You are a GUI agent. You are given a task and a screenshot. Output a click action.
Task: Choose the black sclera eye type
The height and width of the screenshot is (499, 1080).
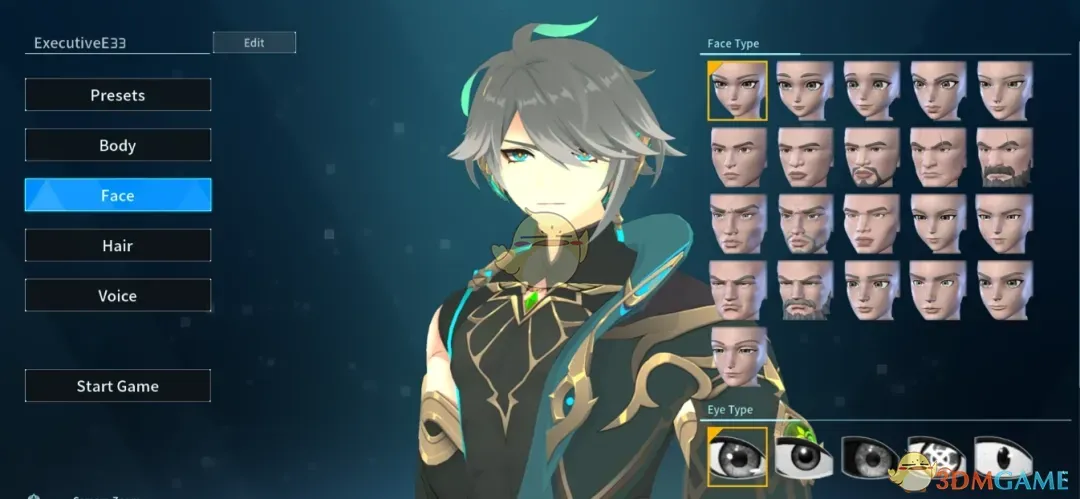[x=872, y=456]
